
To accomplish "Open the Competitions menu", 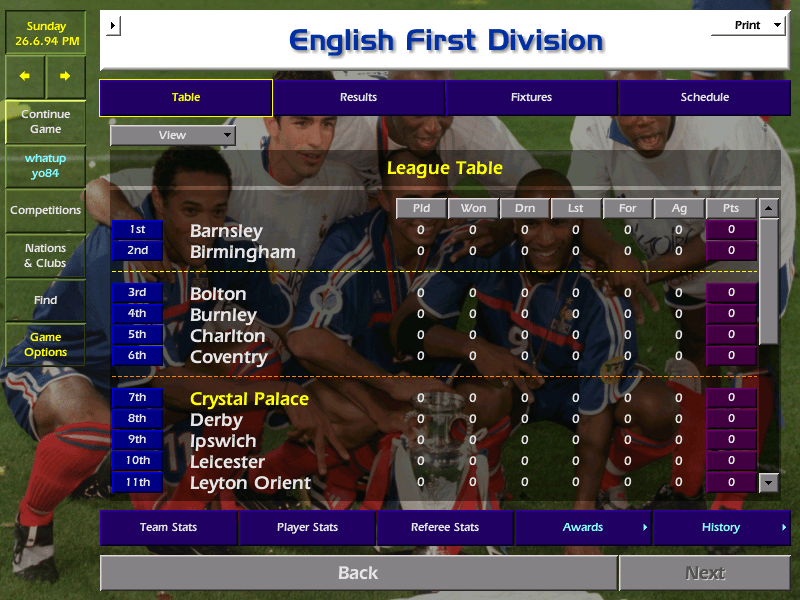I will (x=45, y=210).
